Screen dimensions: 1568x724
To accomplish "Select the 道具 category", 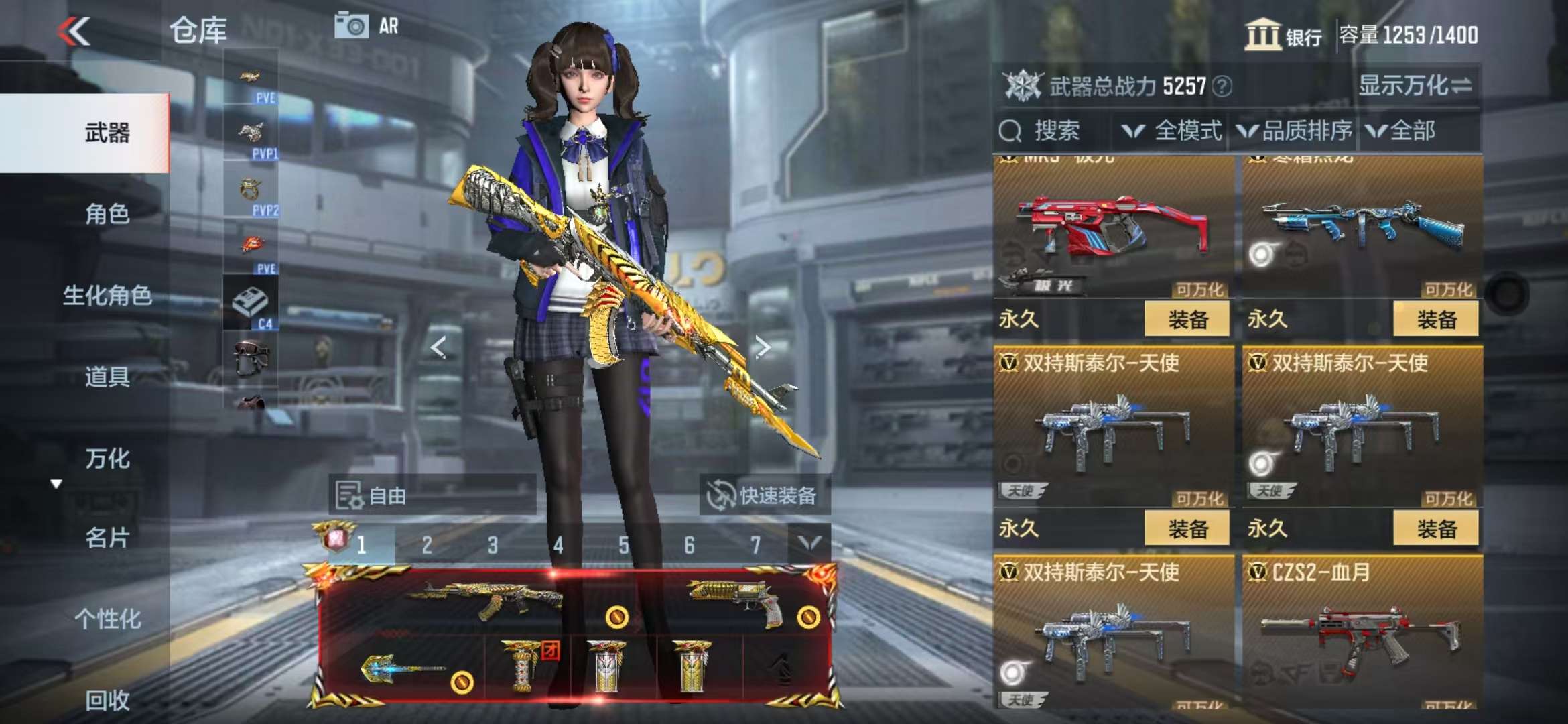I will click(107, 377).
